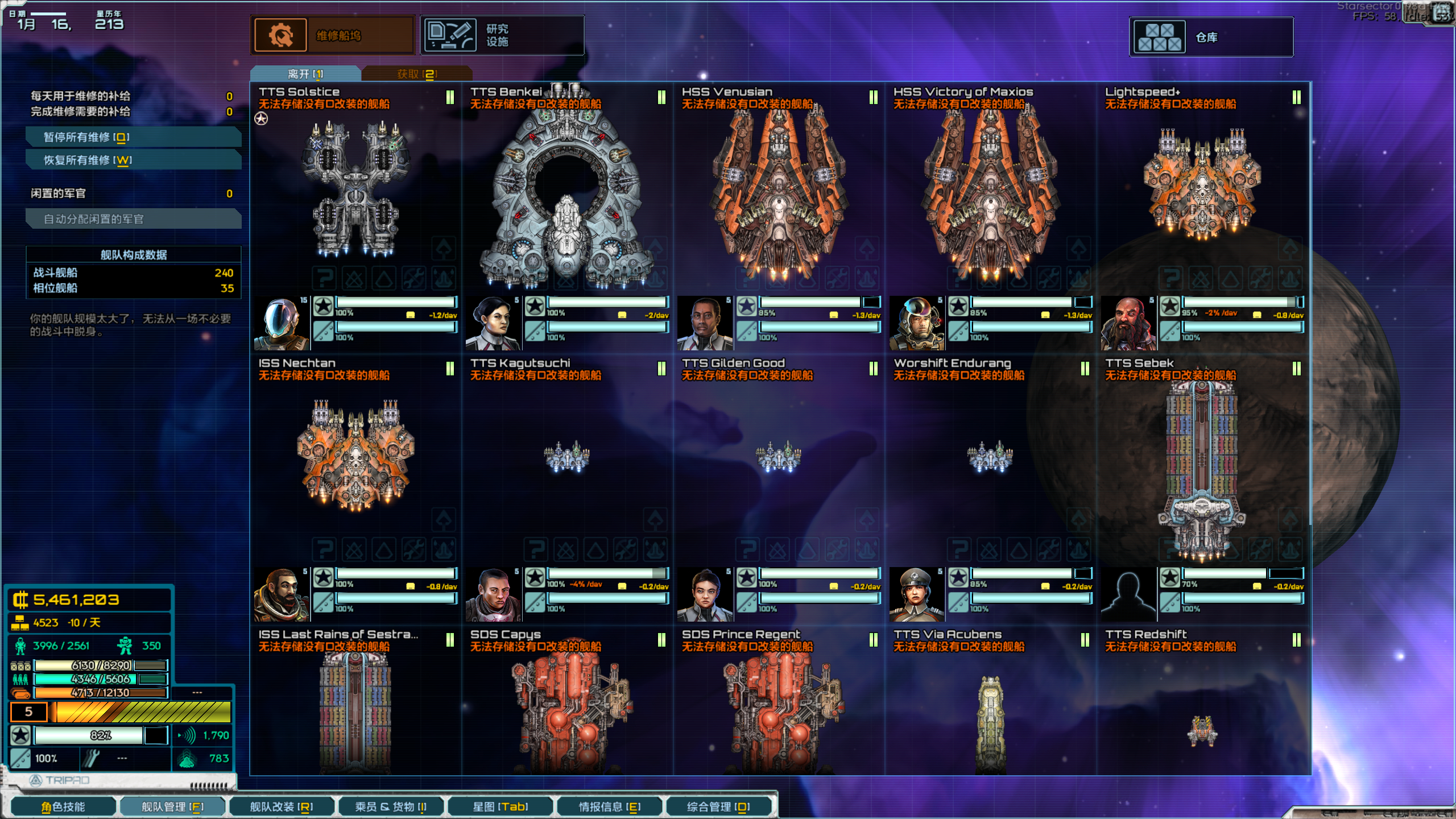Switch to the 离开 tab
Image resolution: width=1456 pixels, height=819 pixels.
305,74
